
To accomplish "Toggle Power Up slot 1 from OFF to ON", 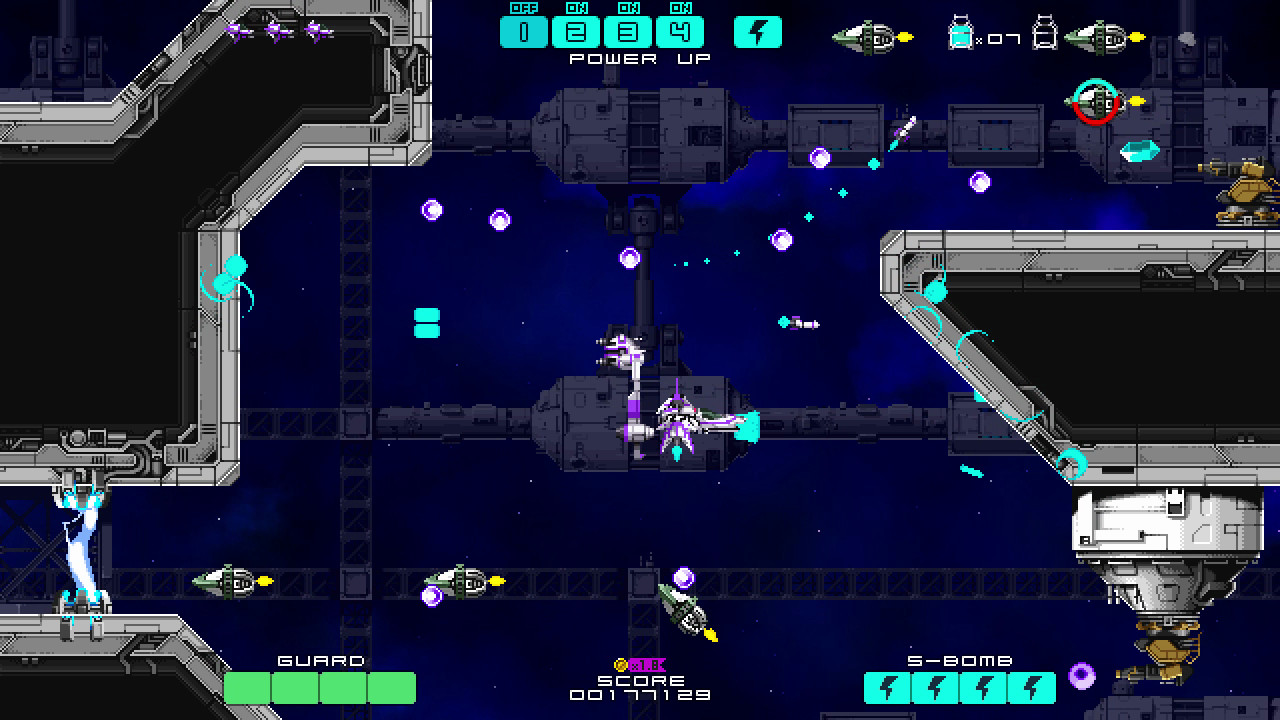I will point(524,31).
